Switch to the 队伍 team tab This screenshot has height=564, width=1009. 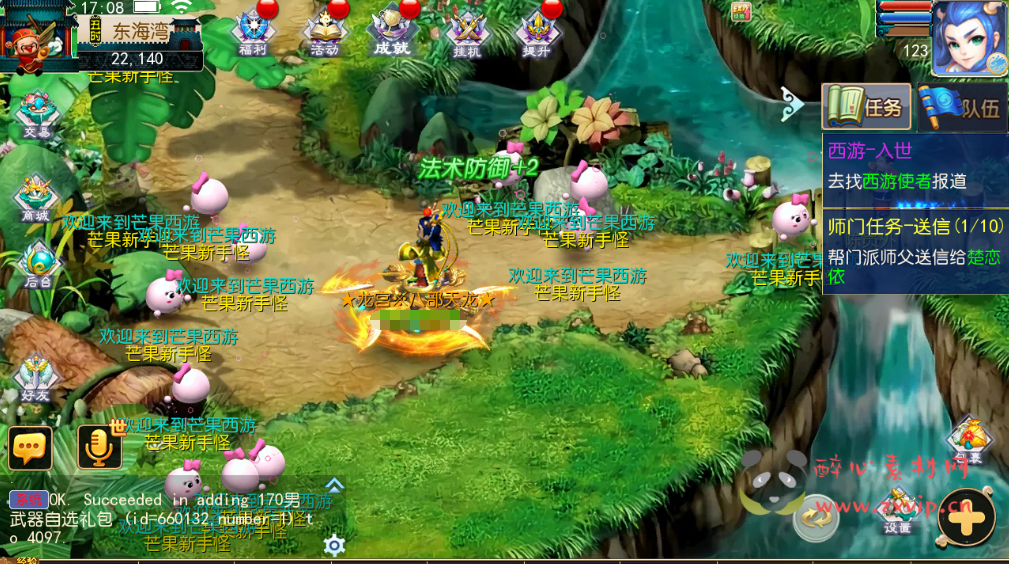[960, 107]
